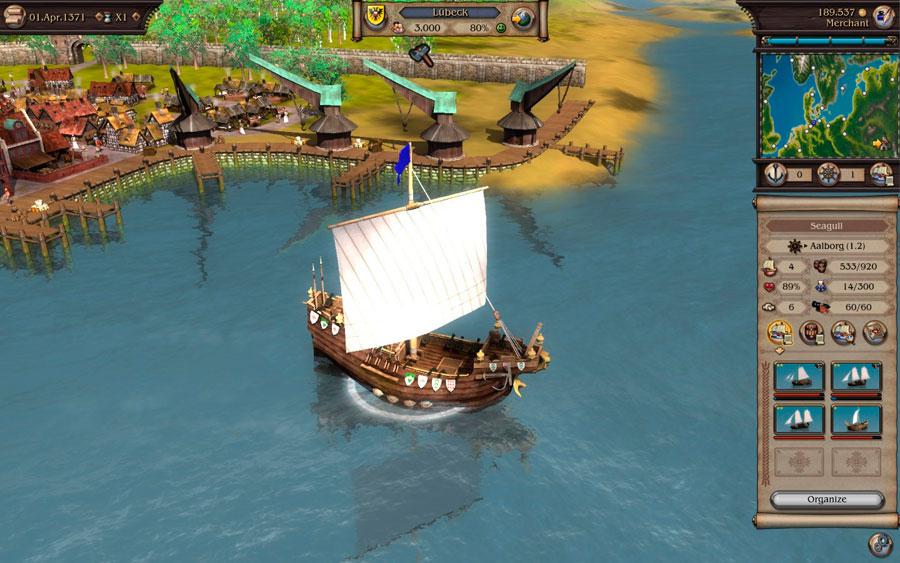Select the ship's wheel convoys icon
The height and width of the screenshot is (563, 900).
coord(827,174)
